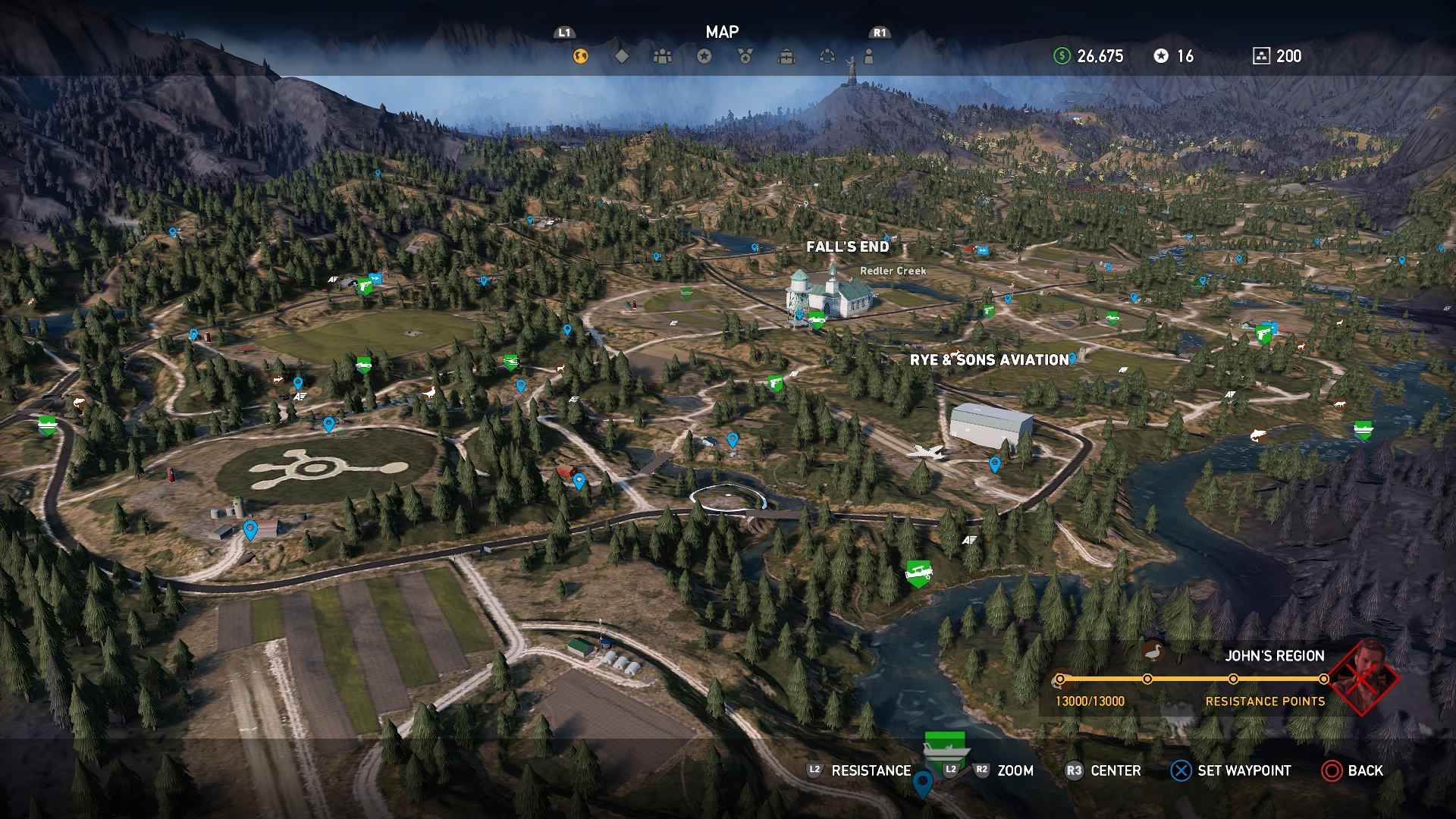
Task: Open the medal challenges tab
Action: coord(745,56)
